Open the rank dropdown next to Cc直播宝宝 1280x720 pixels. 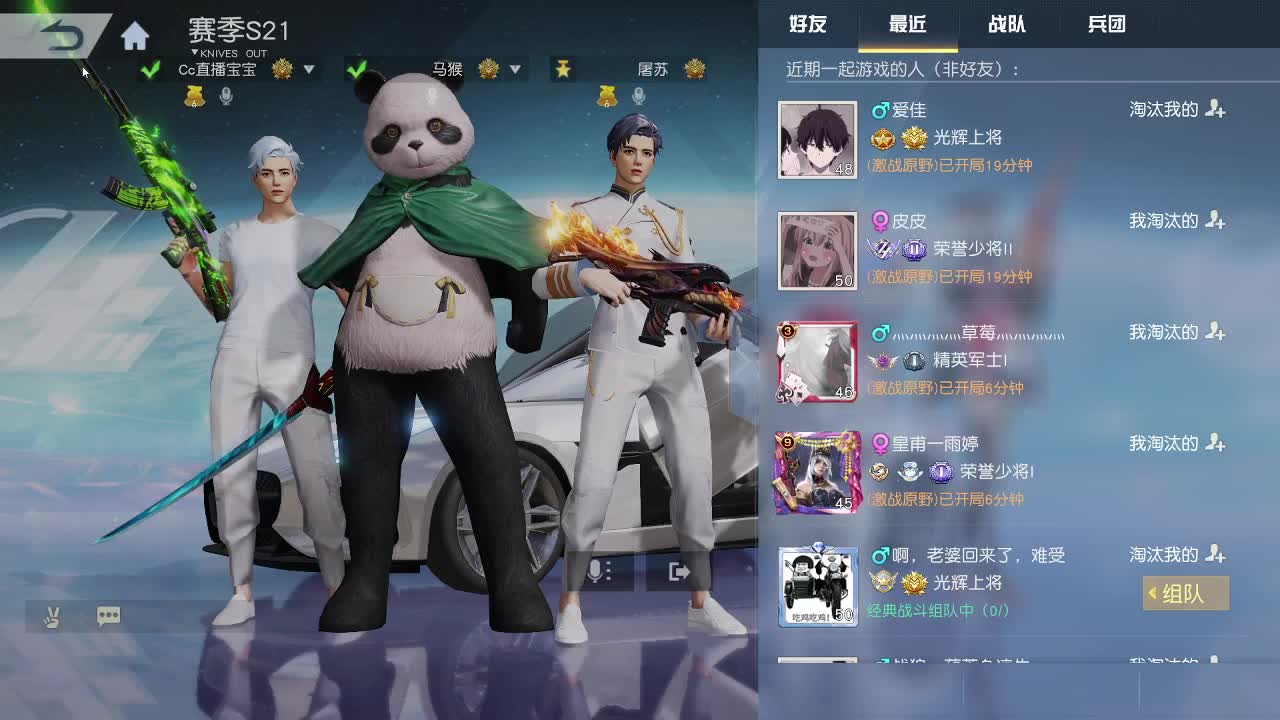point(307,70)
